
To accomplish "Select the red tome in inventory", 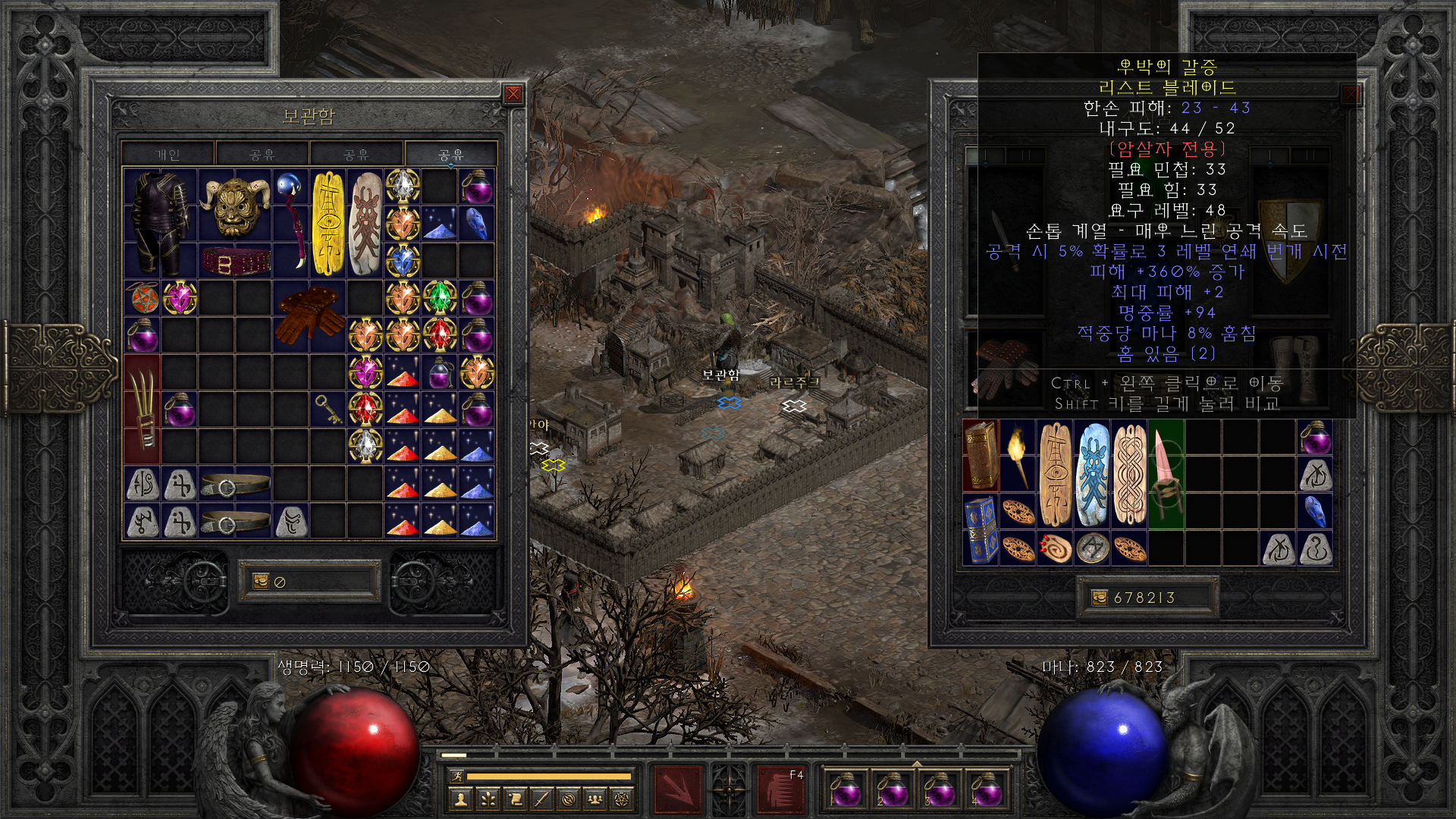I will pos(981,457).
